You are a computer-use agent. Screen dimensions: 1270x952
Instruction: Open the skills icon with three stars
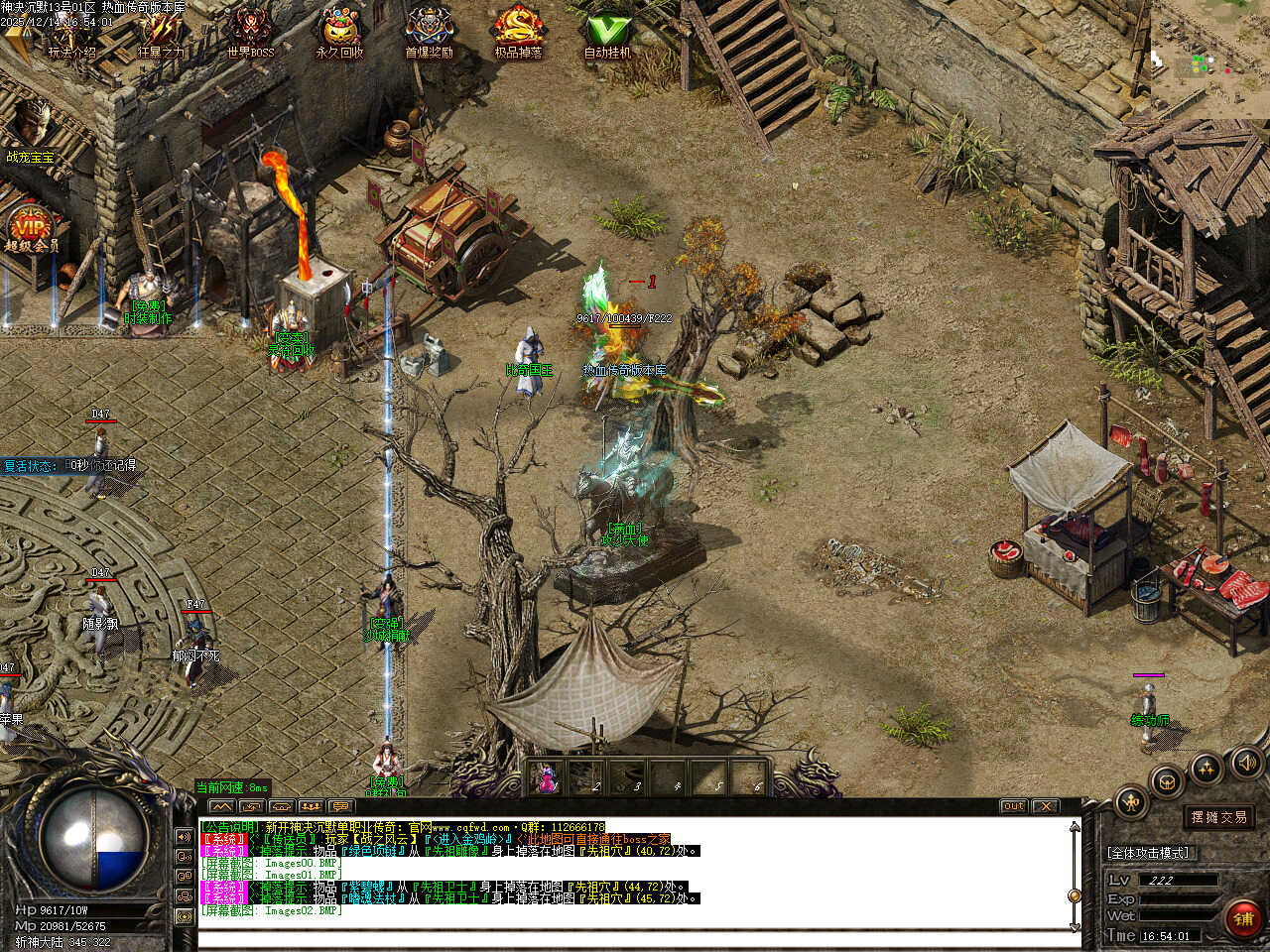[1206, 767]
